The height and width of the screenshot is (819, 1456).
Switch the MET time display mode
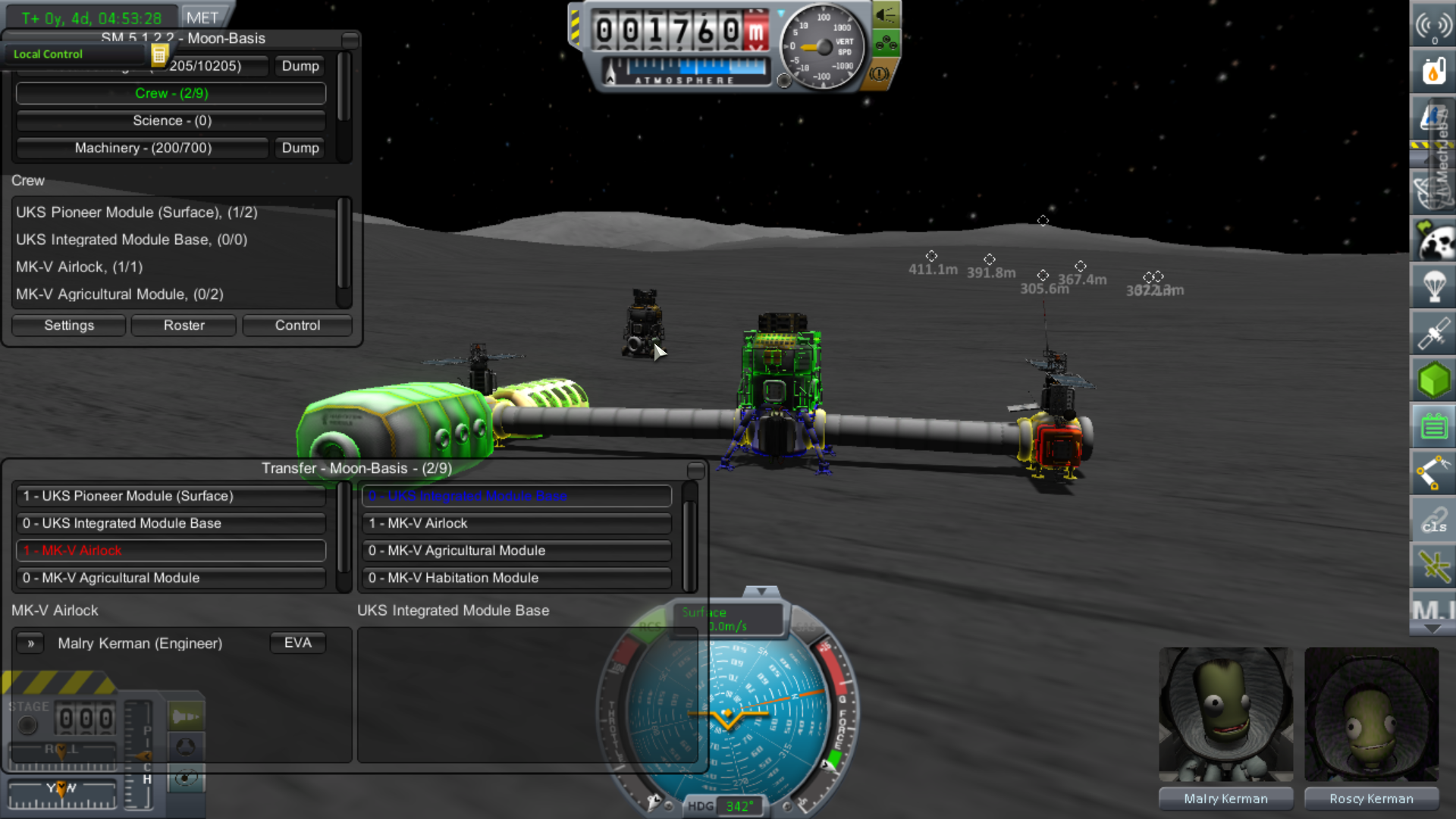pyautogui.click(x=202, y=17)
